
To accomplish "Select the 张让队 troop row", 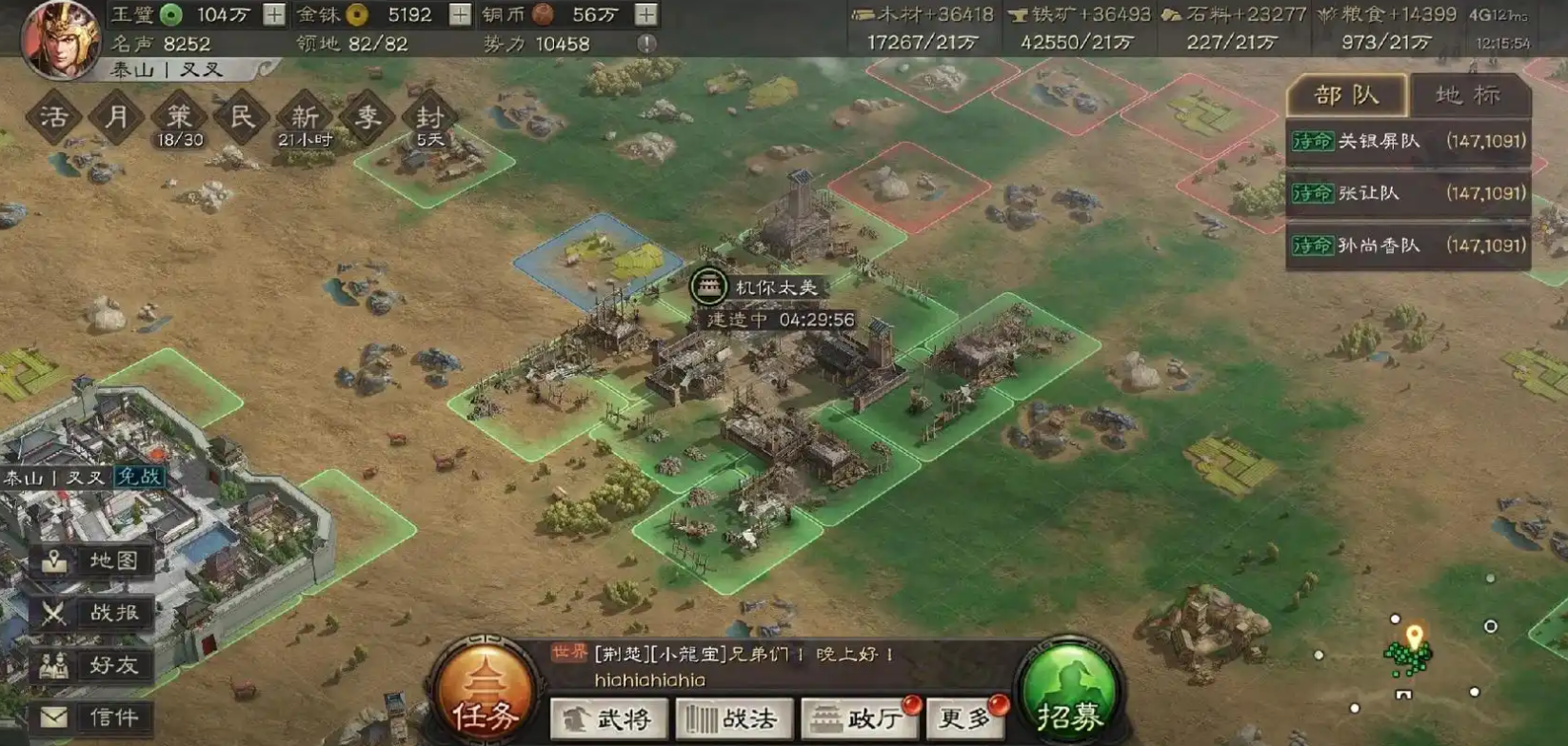I will [1407, 193].
